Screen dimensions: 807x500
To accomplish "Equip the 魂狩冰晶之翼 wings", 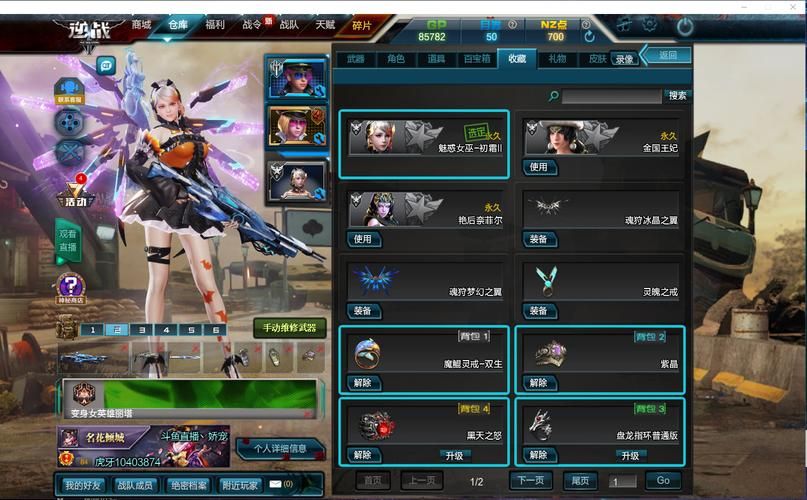I will [539, 239].
